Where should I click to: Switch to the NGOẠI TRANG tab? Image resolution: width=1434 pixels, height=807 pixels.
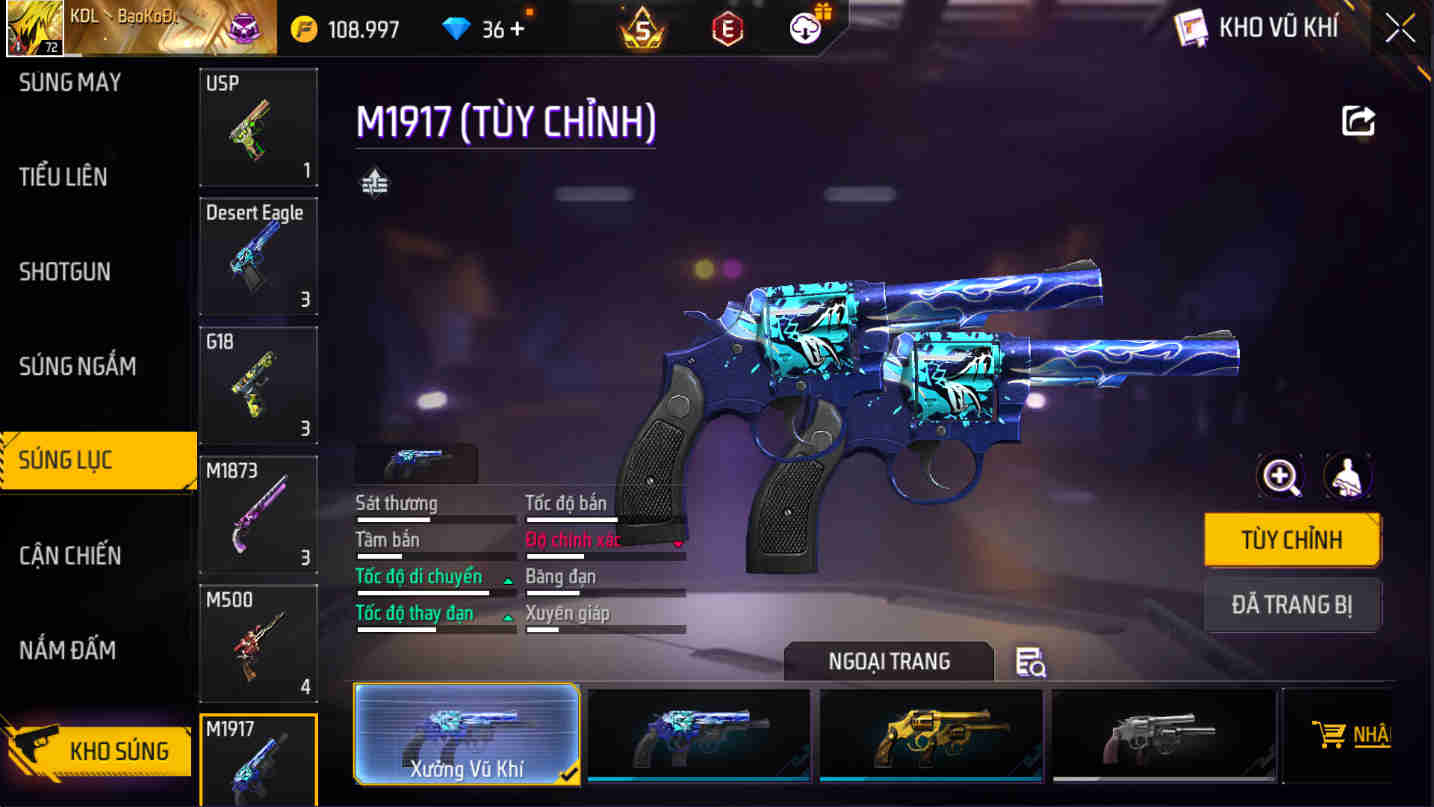[x=888, y=661]
